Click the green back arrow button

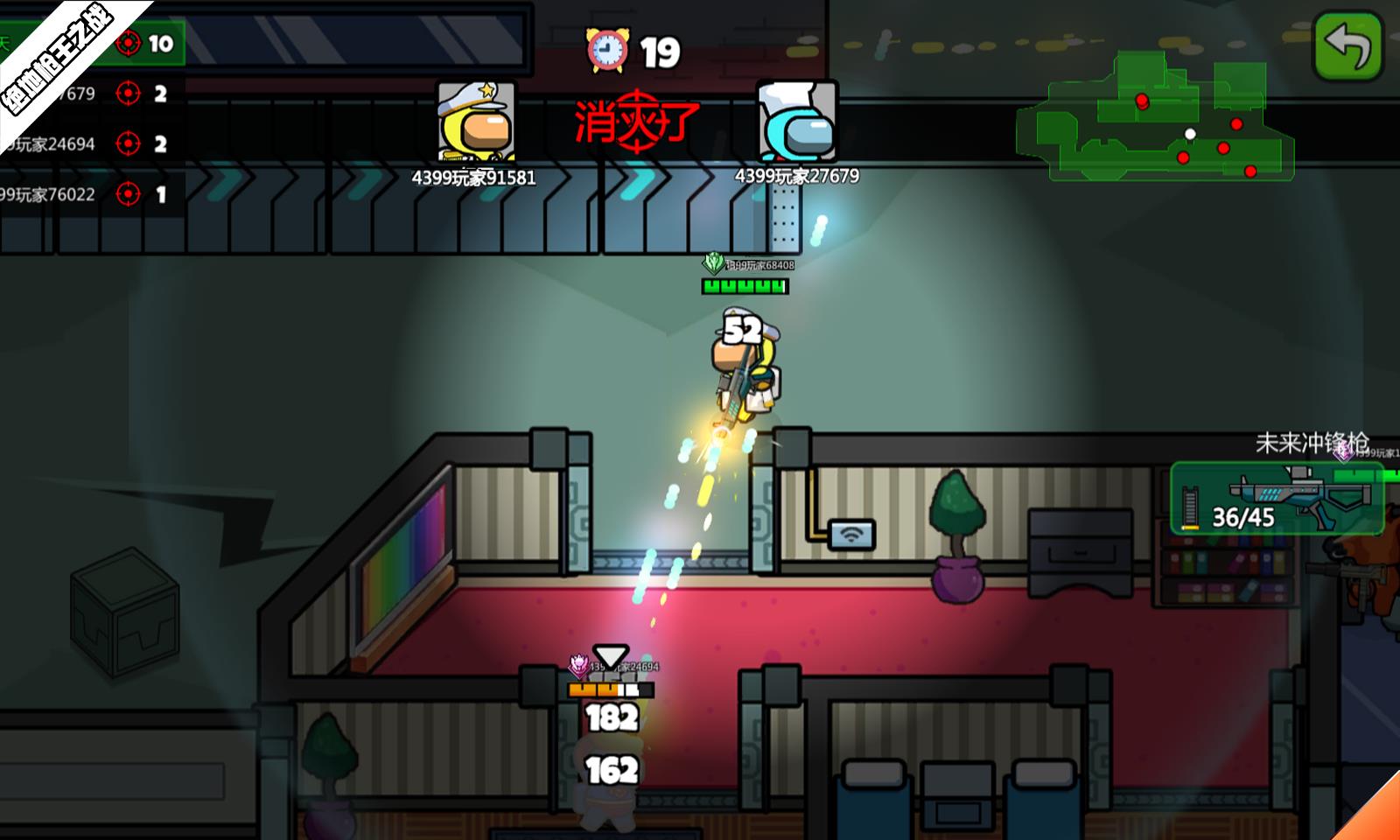(x=1347, y=45)
